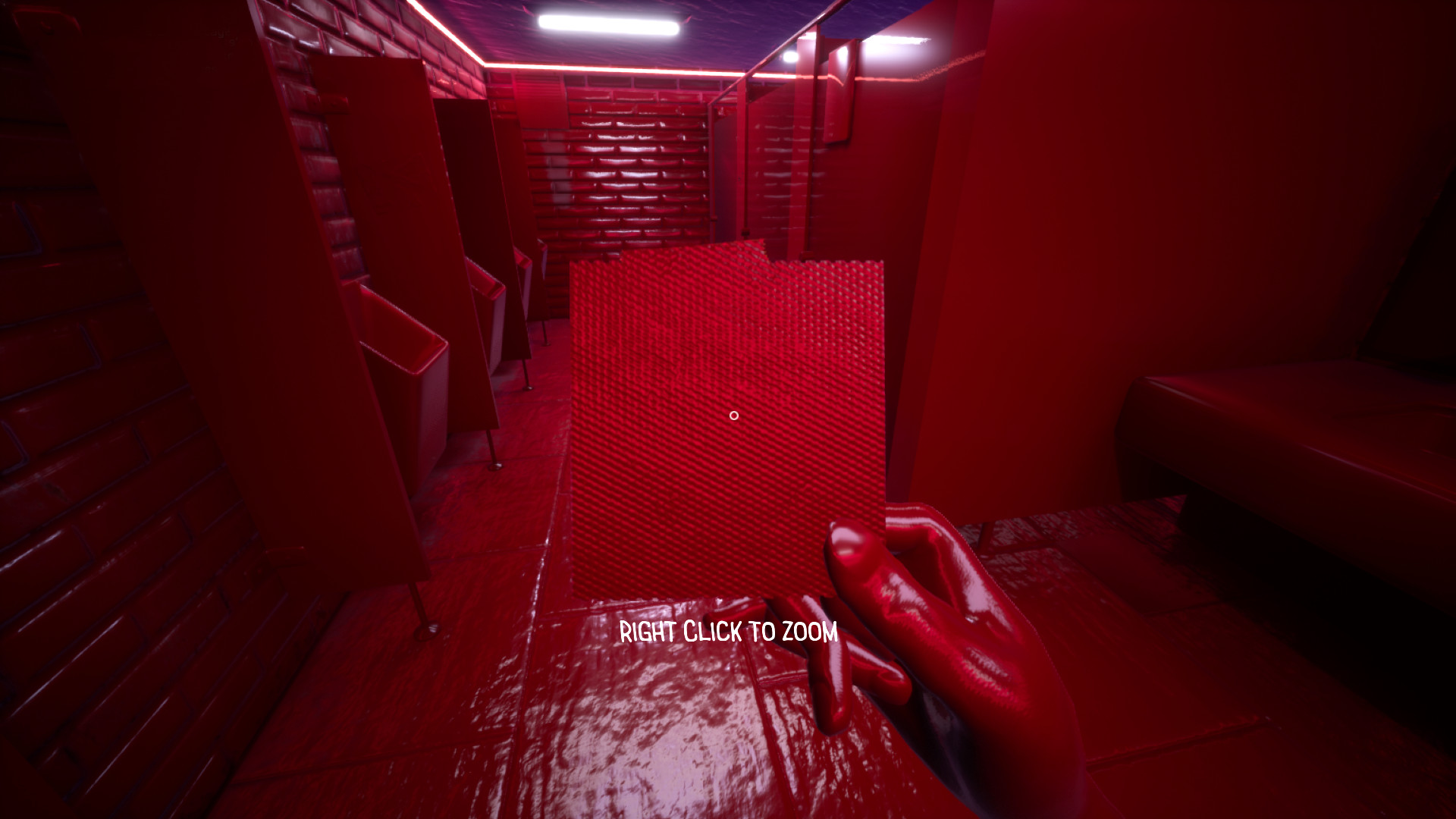Click the 'Right Click to zoom' prompt text
This screenshot has width=1456, height=819.
tap(730, 629)
